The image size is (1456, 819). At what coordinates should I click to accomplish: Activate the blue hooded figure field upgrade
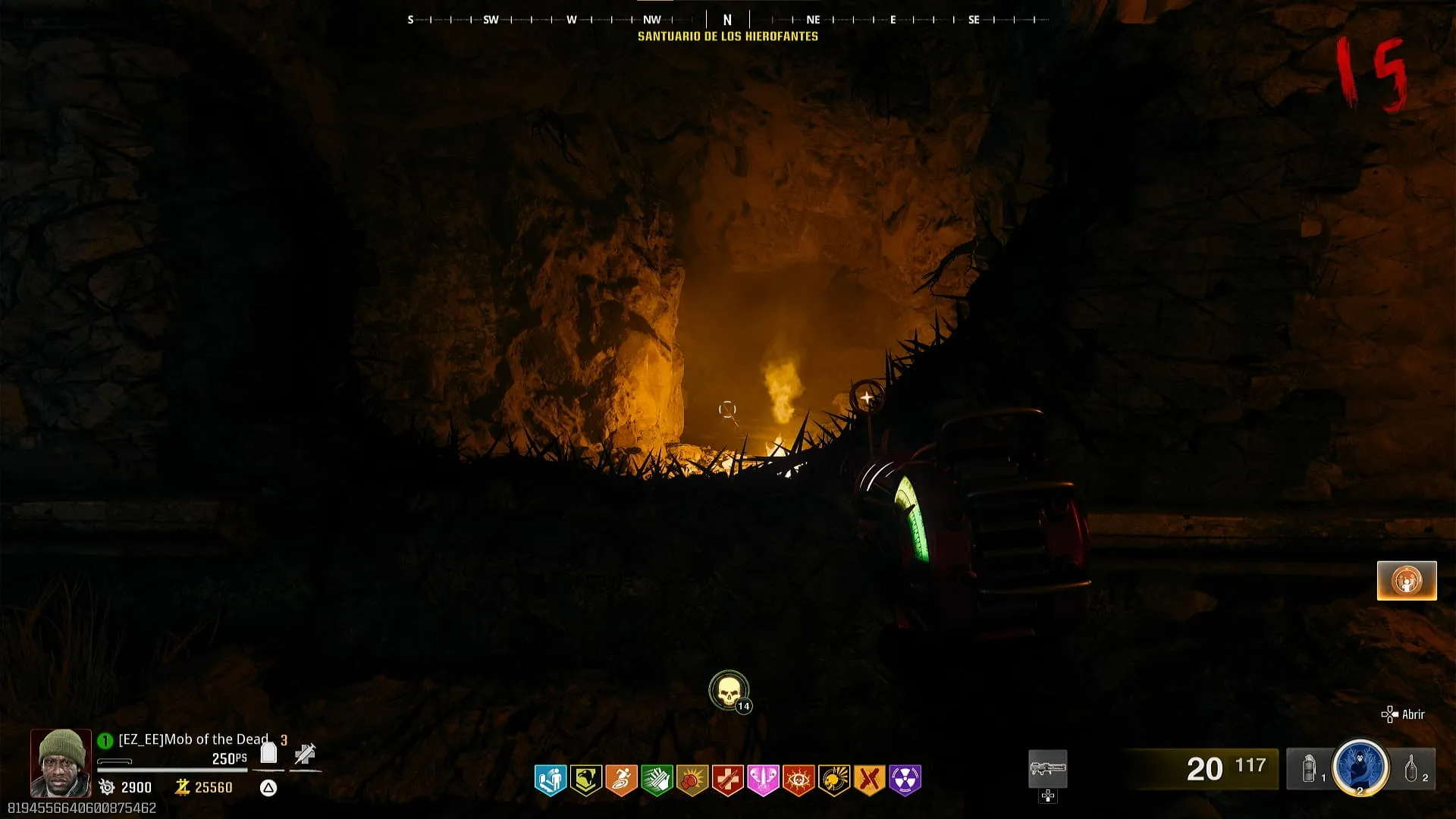tap(1360, 767)
